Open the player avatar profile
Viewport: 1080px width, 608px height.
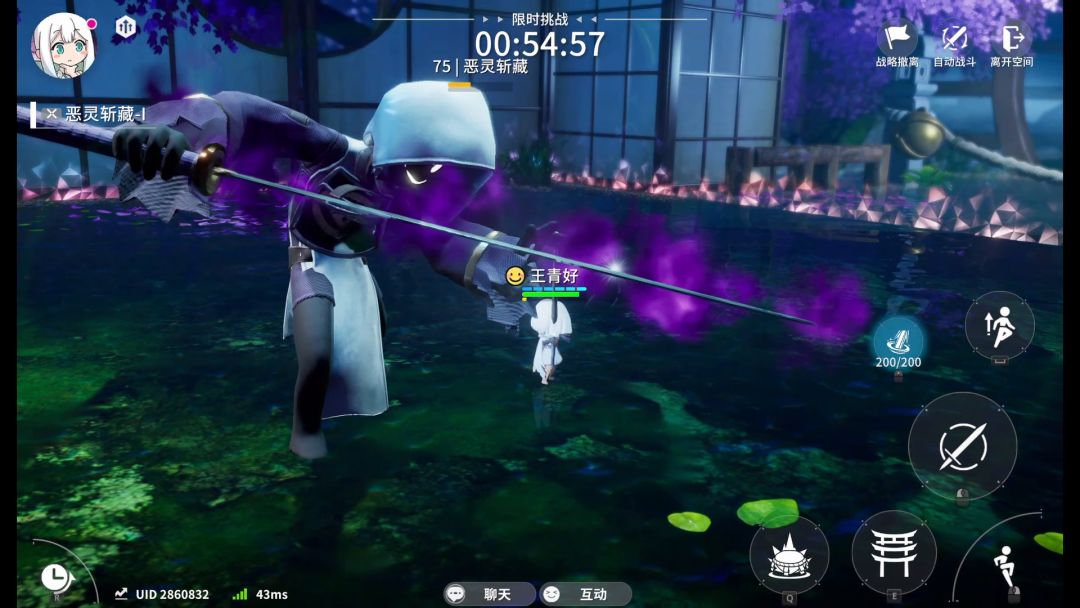point(64,45)
